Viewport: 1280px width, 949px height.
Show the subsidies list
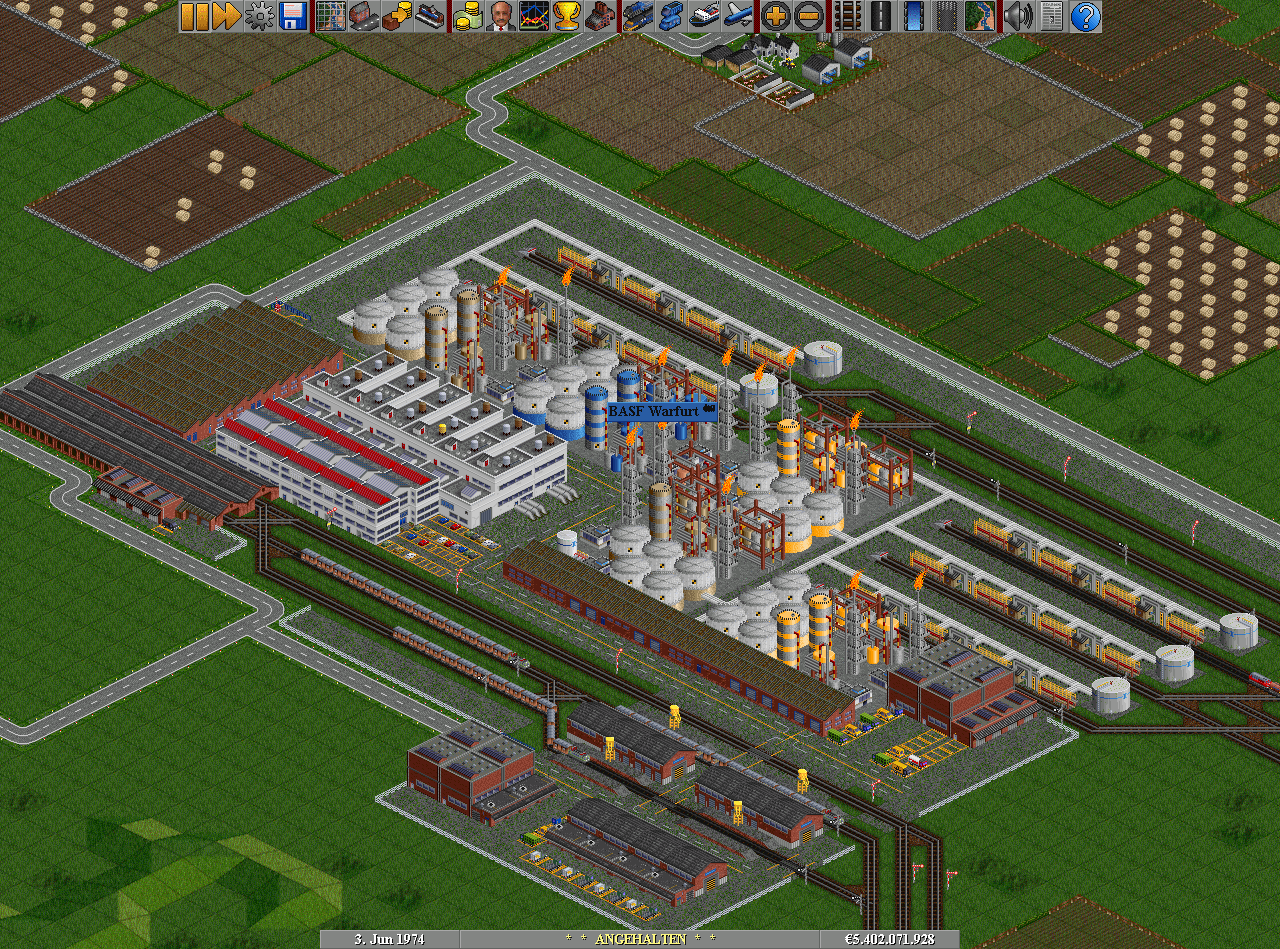396,16
